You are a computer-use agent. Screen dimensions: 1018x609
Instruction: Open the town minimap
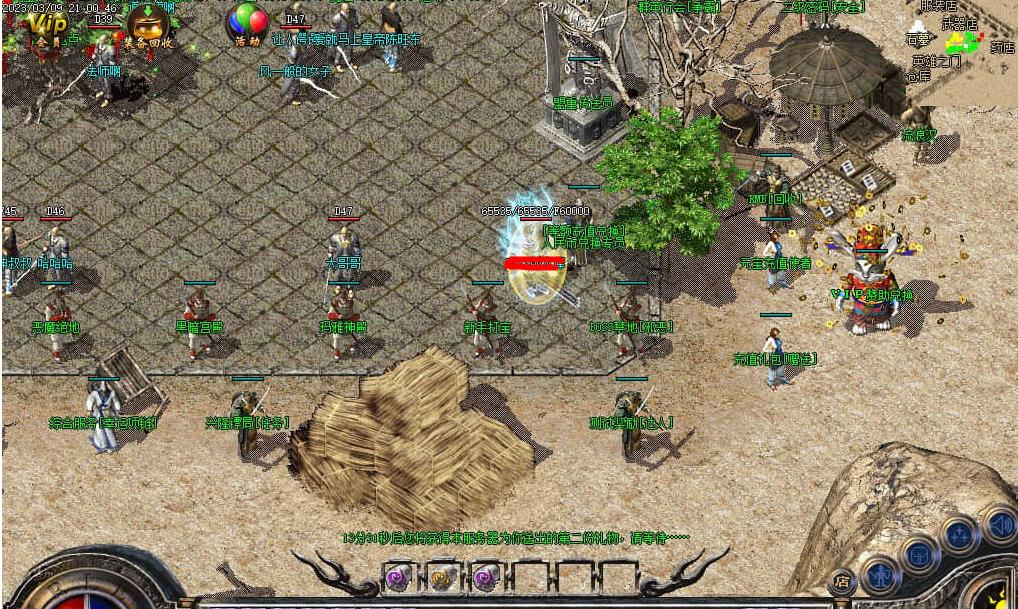[962, 43]
